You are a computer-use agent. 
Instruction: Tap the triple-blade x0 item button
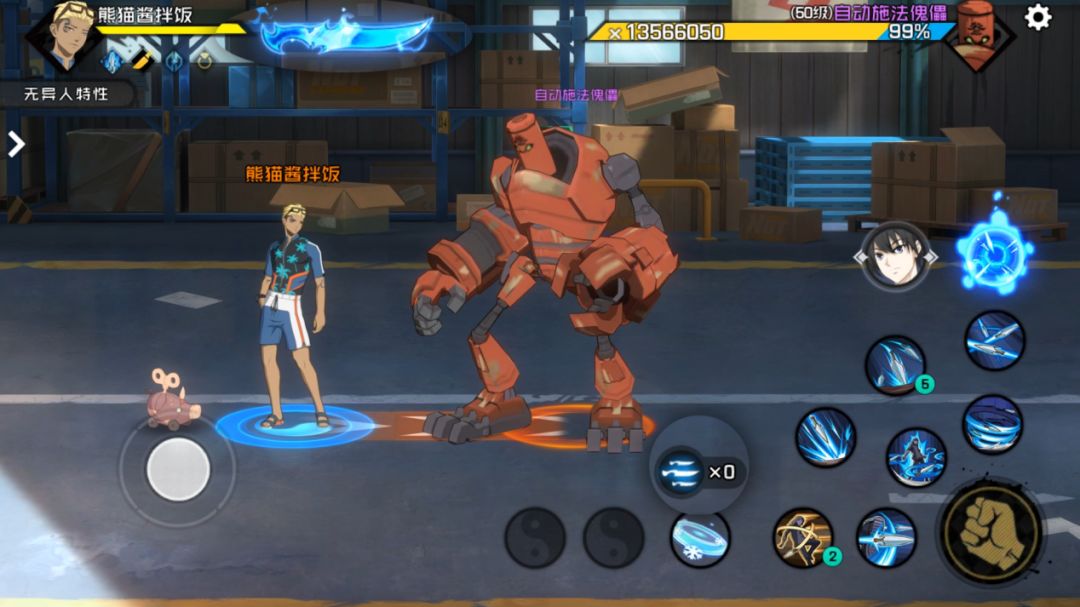(698, 471)
